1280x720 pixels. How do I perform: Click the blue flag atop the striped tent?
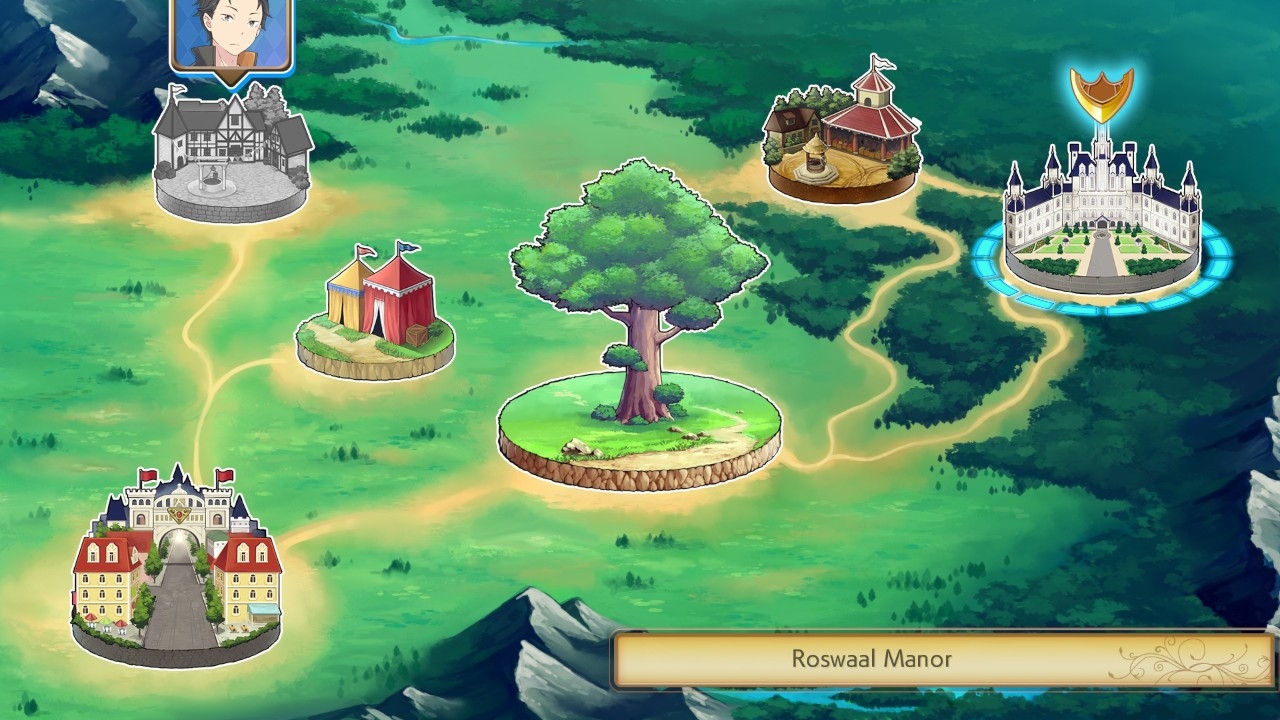click(406, 248)
